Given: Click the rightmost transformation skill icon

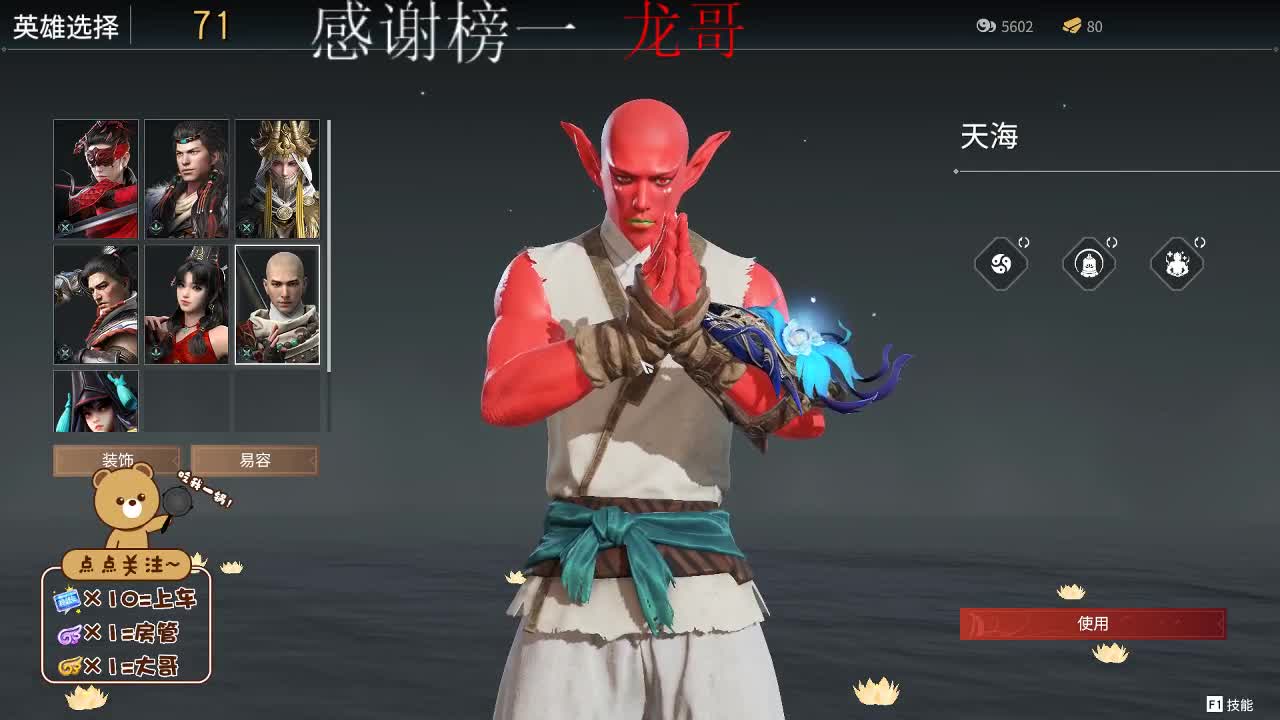Looking at the screenshot, I should point(1177,263).
